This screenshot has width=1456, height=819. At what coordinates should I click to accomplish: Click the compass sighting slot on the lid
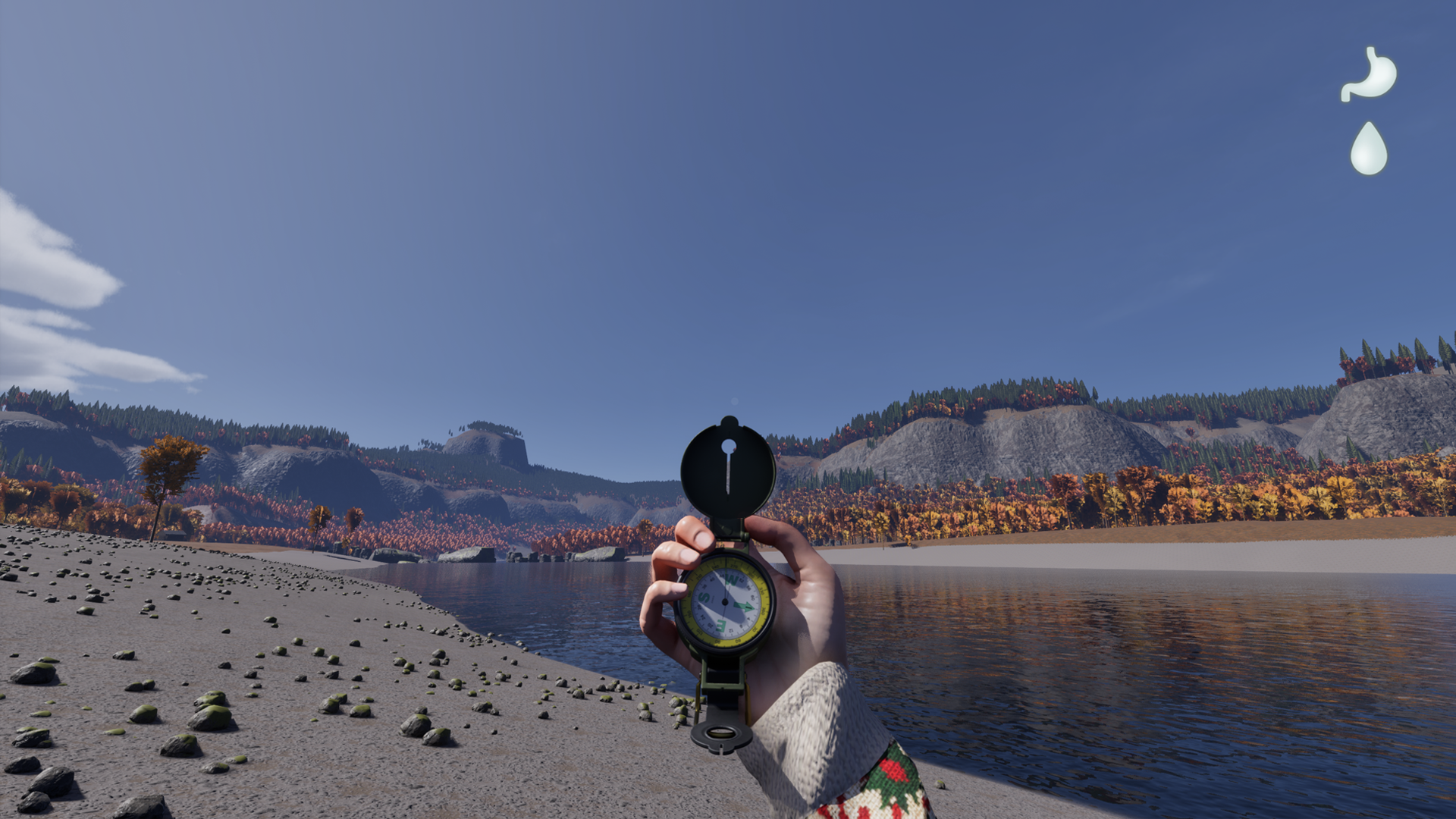tap(730, 474)
